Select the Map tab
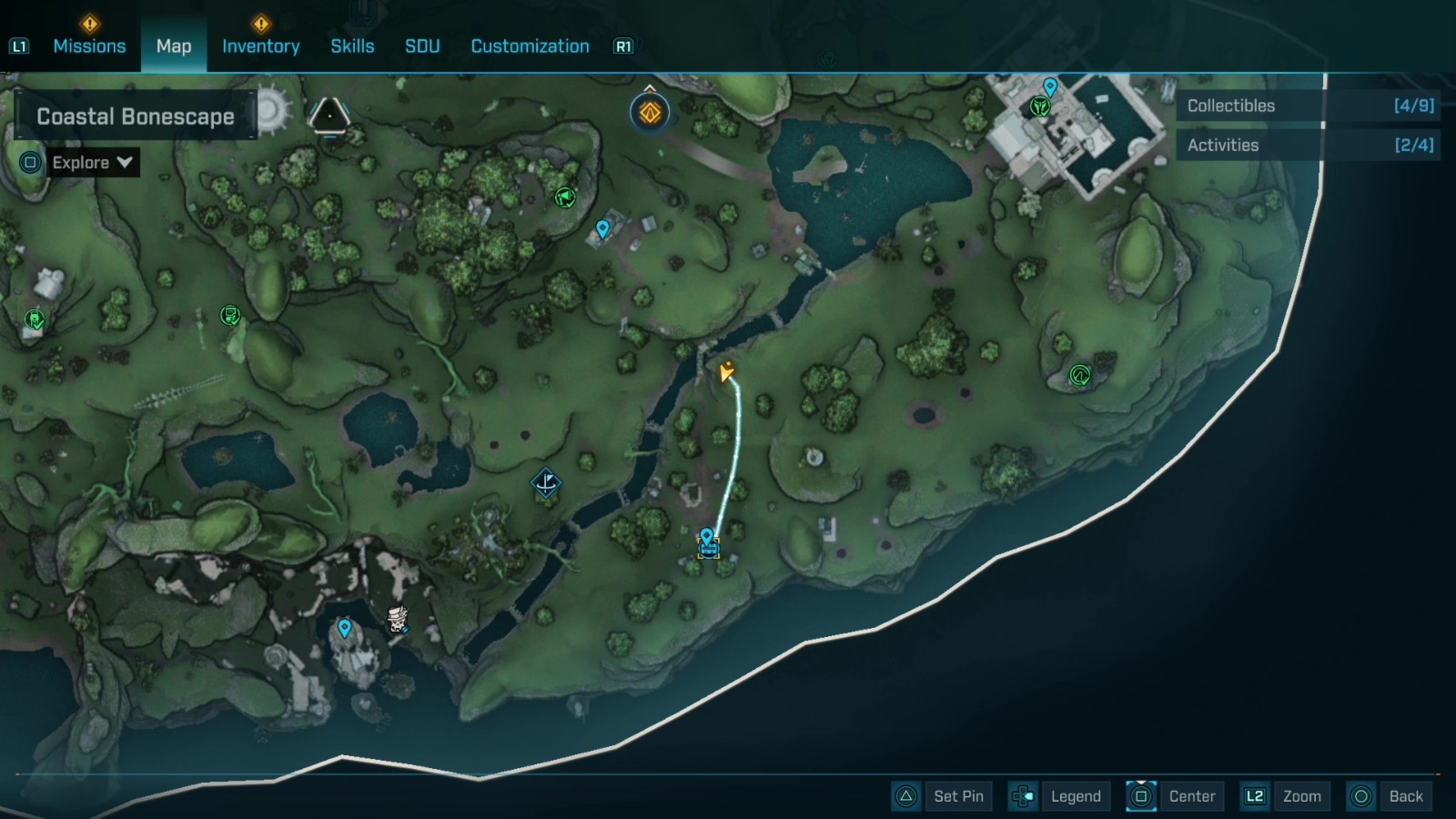Screen dimensions: 1456x819 click(174, 45)
